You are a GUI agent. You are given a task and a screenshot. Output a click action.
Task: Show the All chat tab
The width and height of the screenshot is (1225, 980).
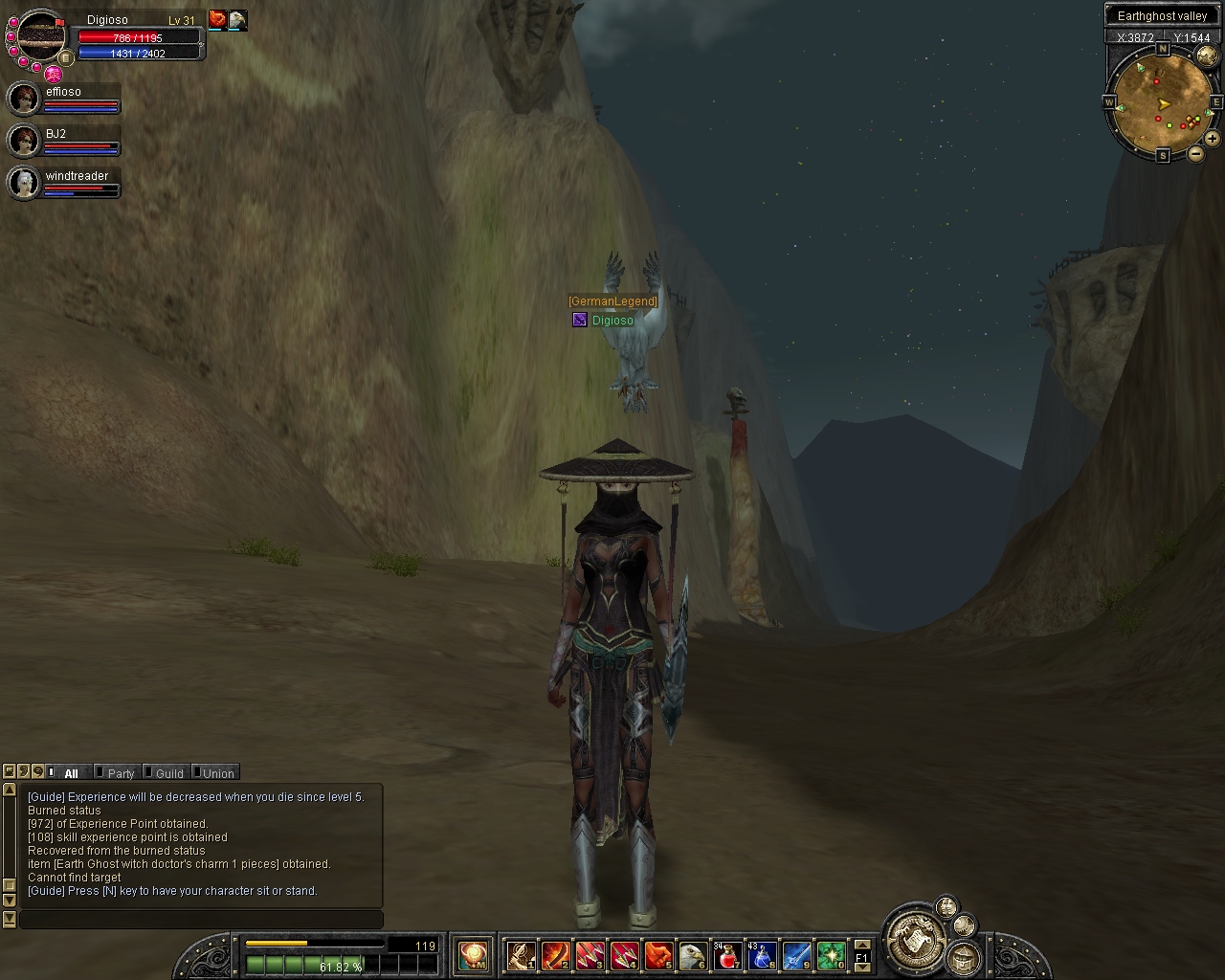[x=70, y=773]
